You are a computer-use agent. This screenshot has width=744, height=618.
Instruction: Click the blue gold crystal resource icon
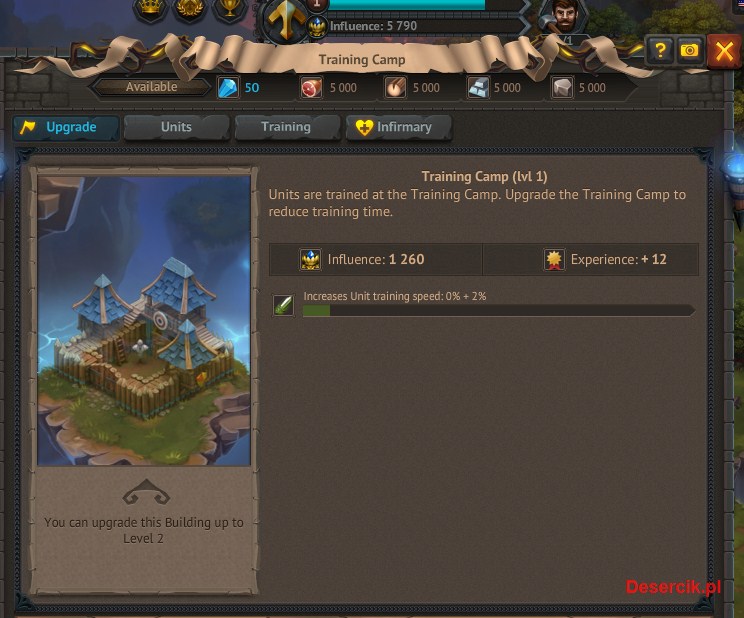coord(230,88)
